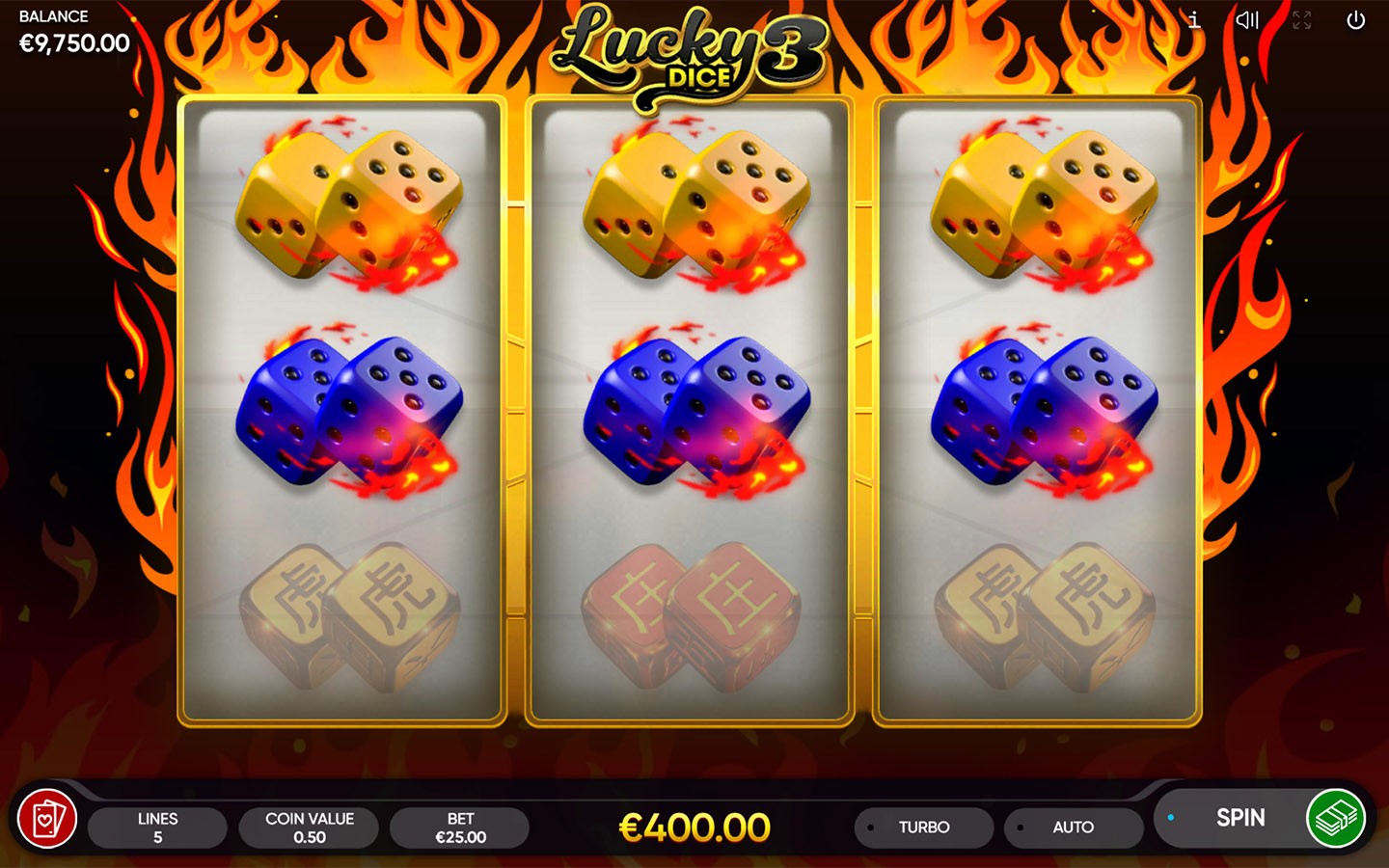Change the number of LINES
The width and height of the screenshot is (1389, 868).
[x=157, y=827]
